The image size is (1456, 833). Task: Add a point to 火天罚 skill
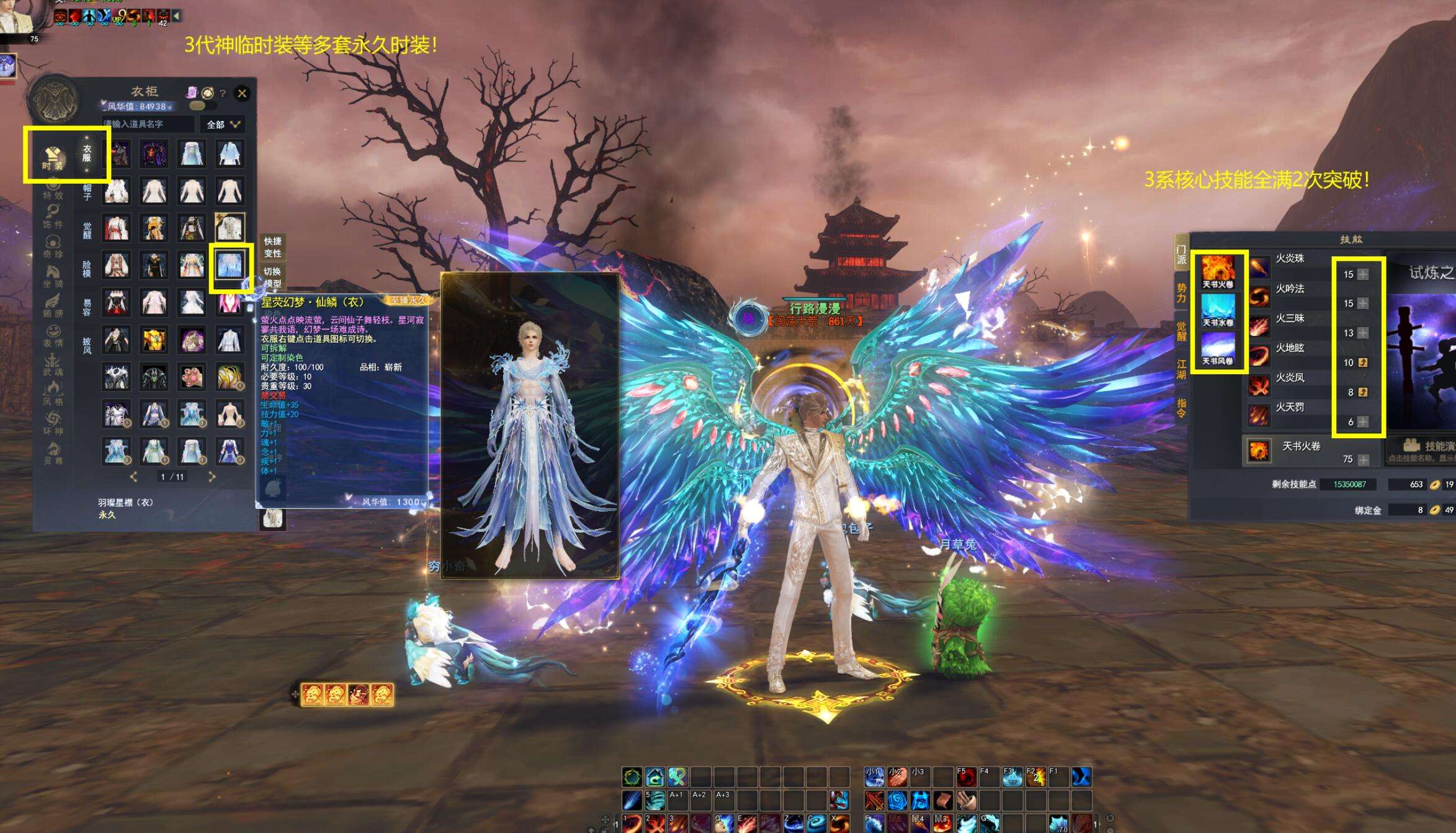pyautogui.click(x=1363, y=422)
